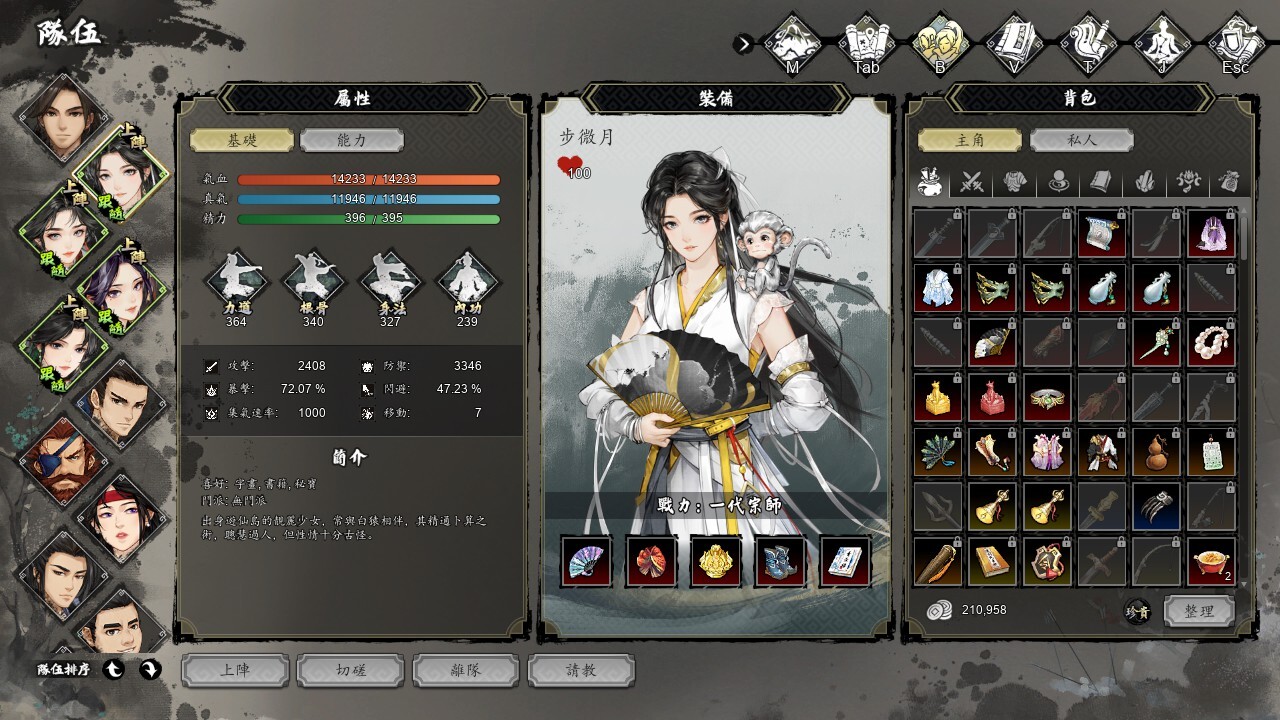Image resolution: width=1280 pixels, height=720 pixels.
Task: Click the 上陣 deploy button
Action: coord(235,670)
